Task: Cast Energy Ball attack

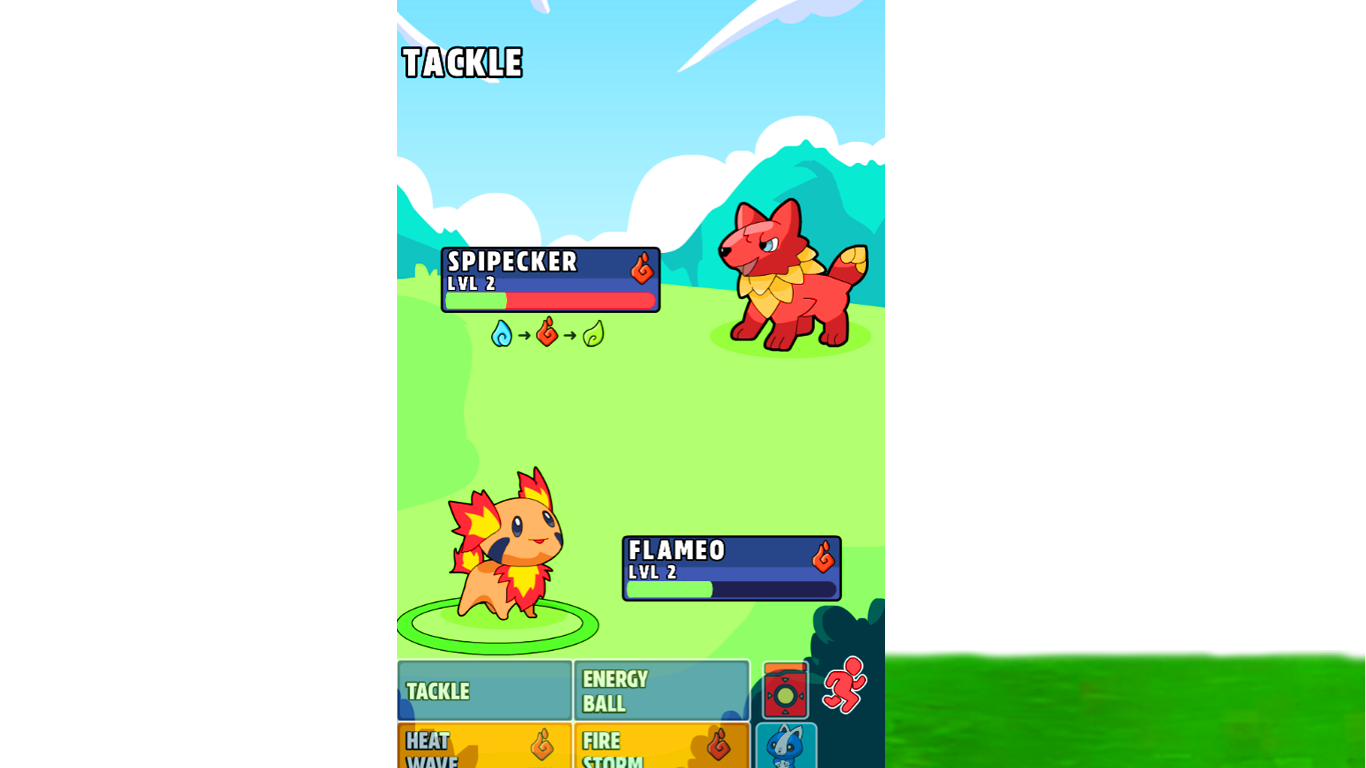Action: coord(662,691)
